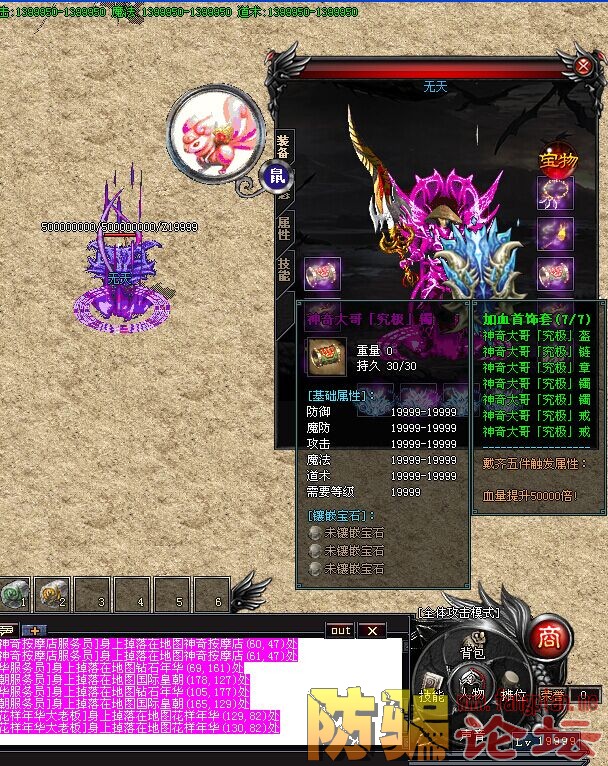This screenshot has width=608, height=766.
Task: Close the character equipment window
Action: pos(583,66)
